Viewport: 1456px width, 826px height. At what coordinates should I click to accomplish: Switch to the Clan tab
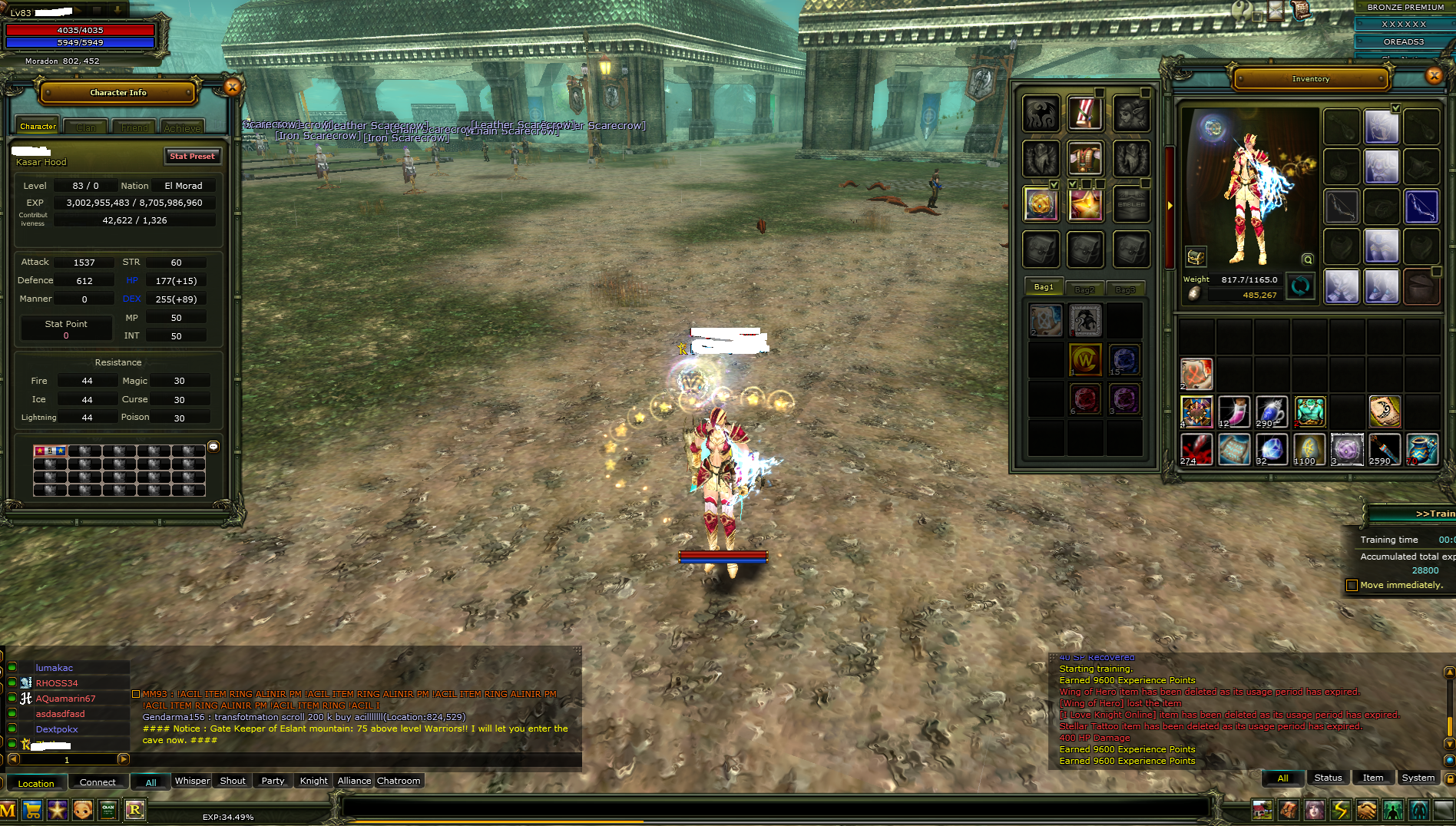[x=86, y=127]
